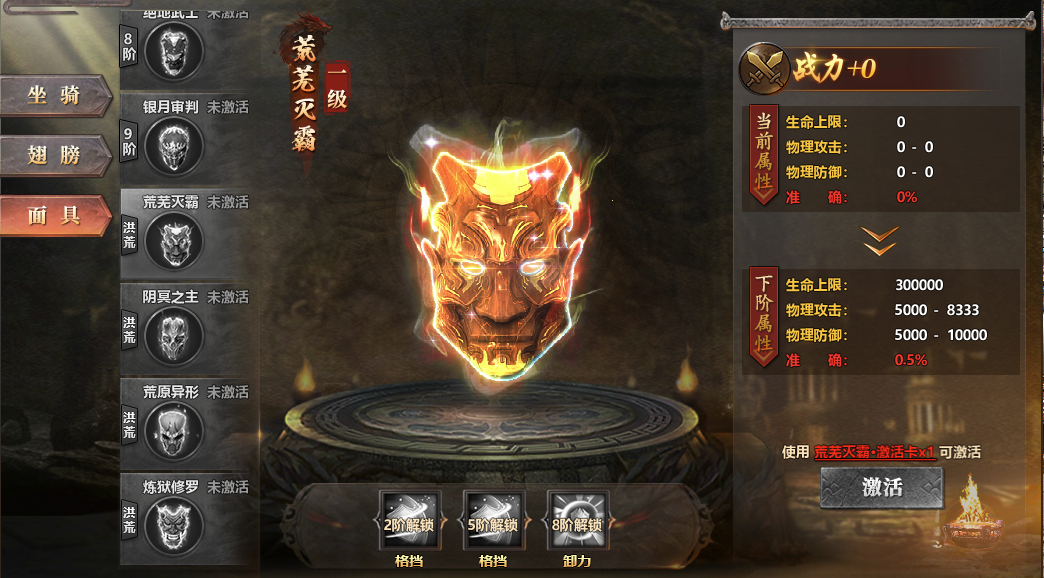Open the 翅膀 wings tab

(x=55, y=155)
